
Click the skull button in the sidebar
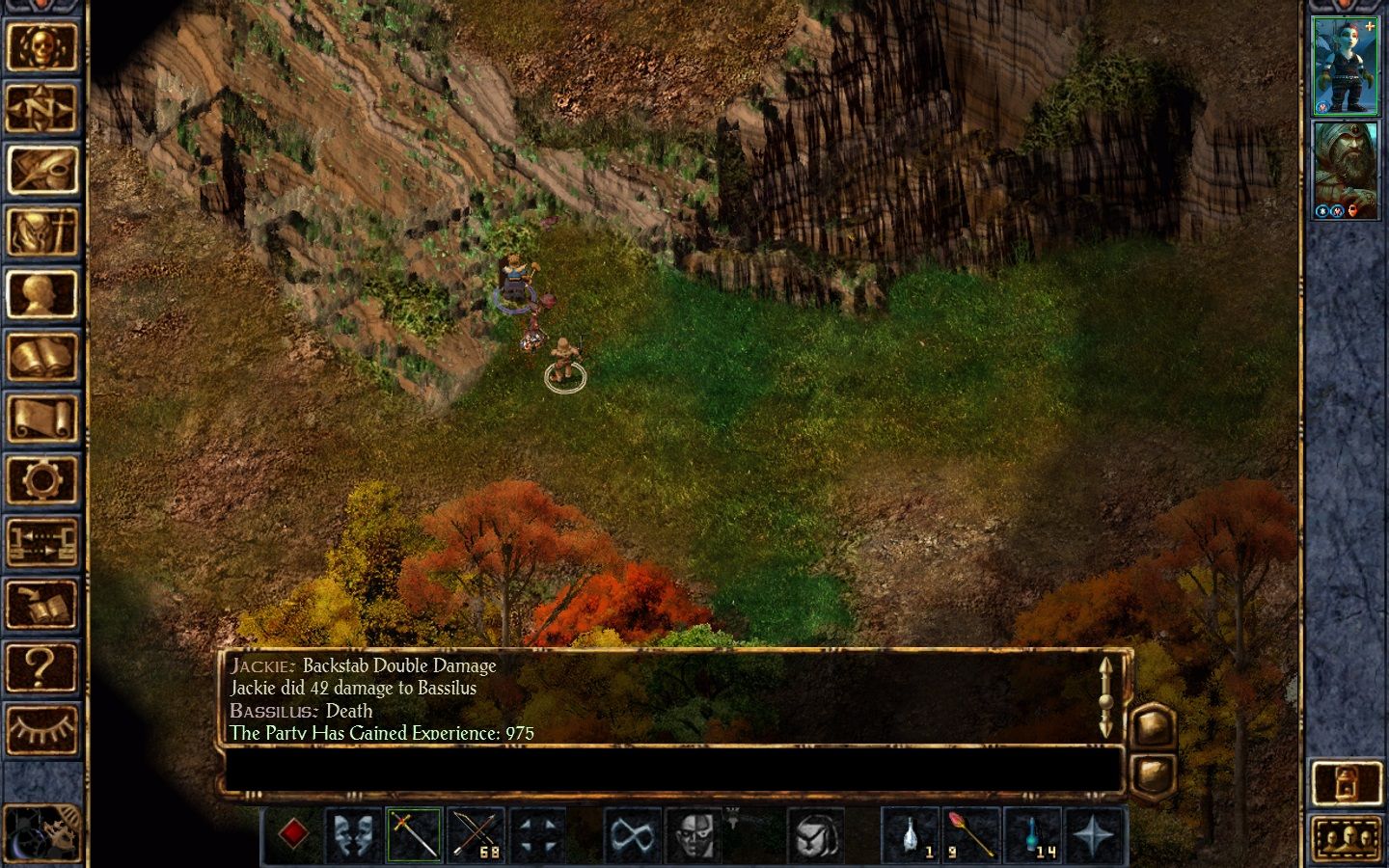41,46
